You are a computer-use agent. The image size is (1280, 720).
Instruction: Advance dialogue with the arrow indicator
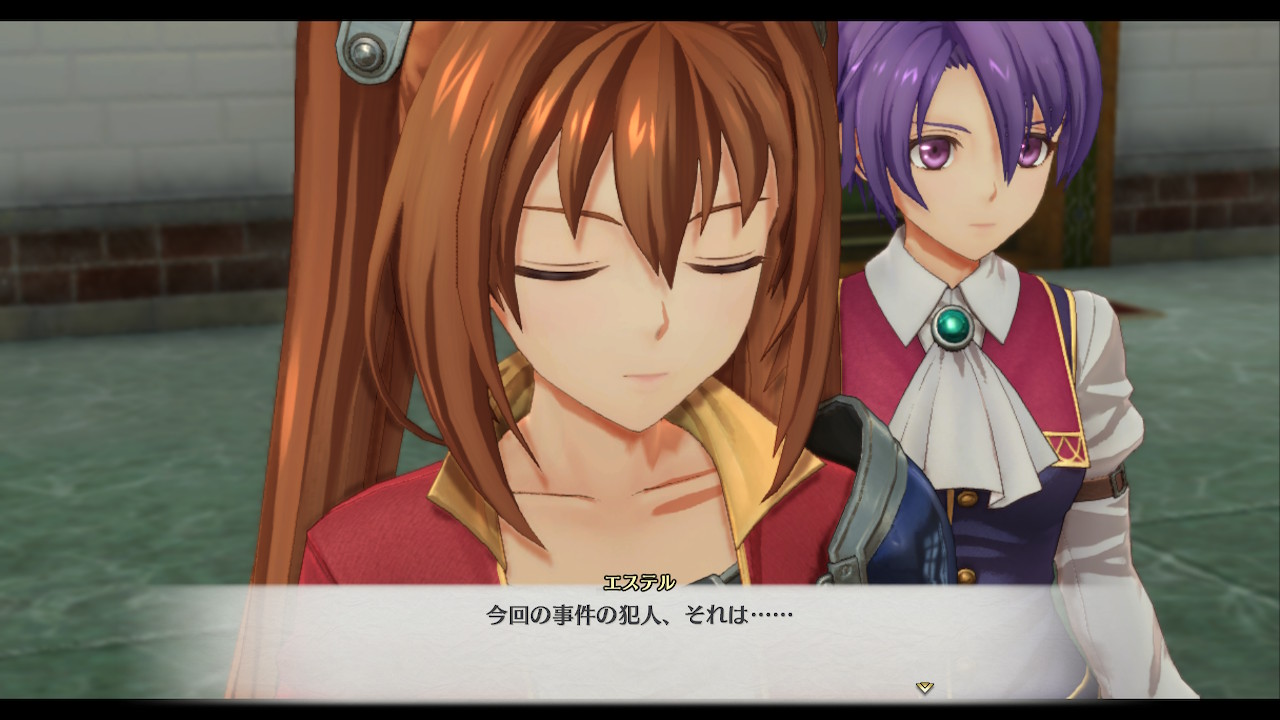point(925,687)
